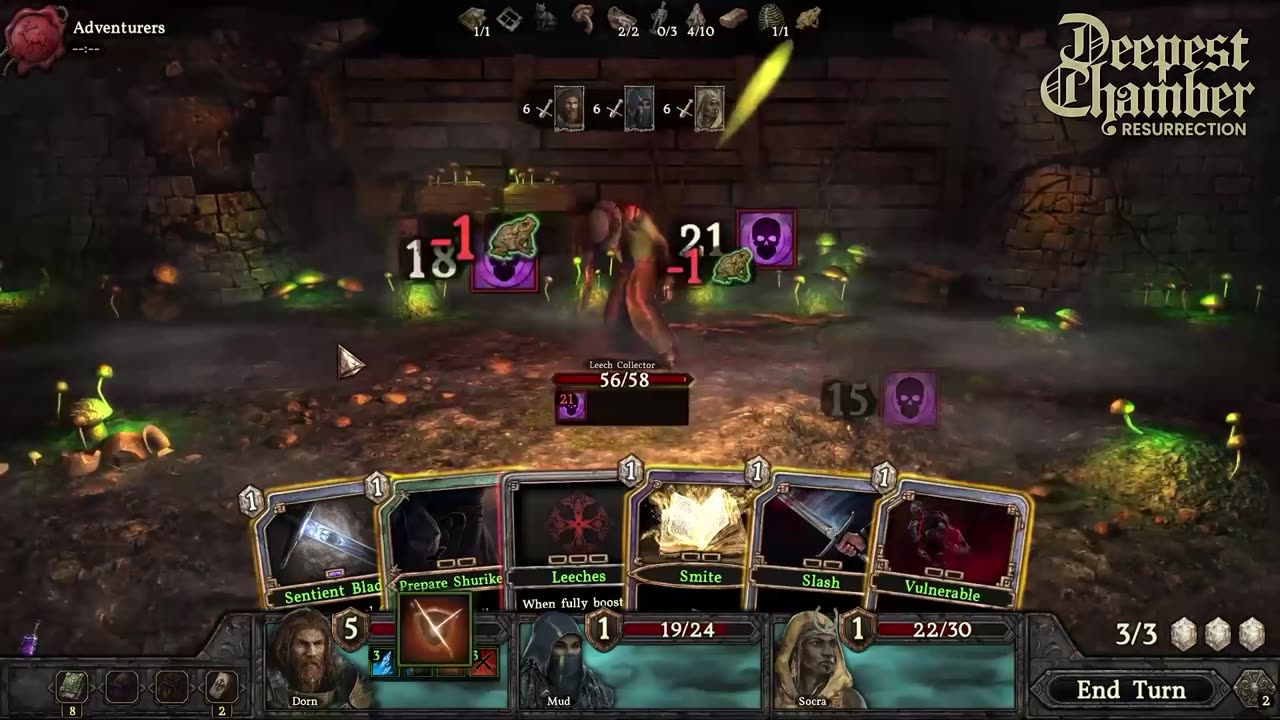
Task: Inspect the mushroom relic icon
Action: click(x=583, y=16)
